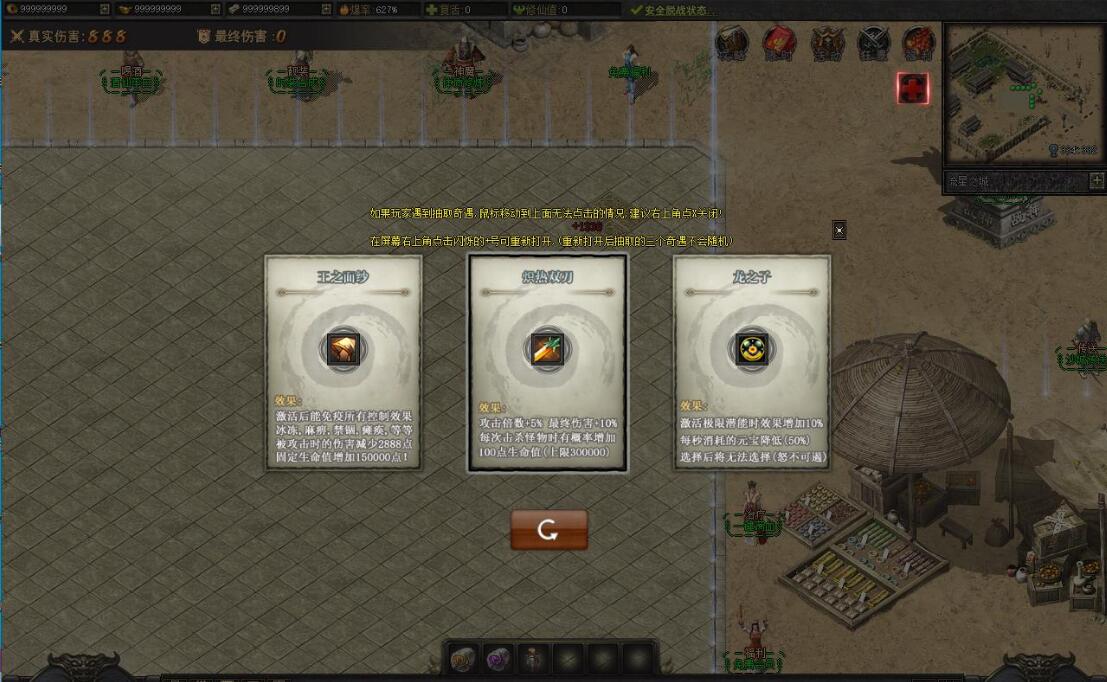Viewport: 1107px width, 682px height.
Task: Expand the minimap with the plus button
Action: point(1097,181)
